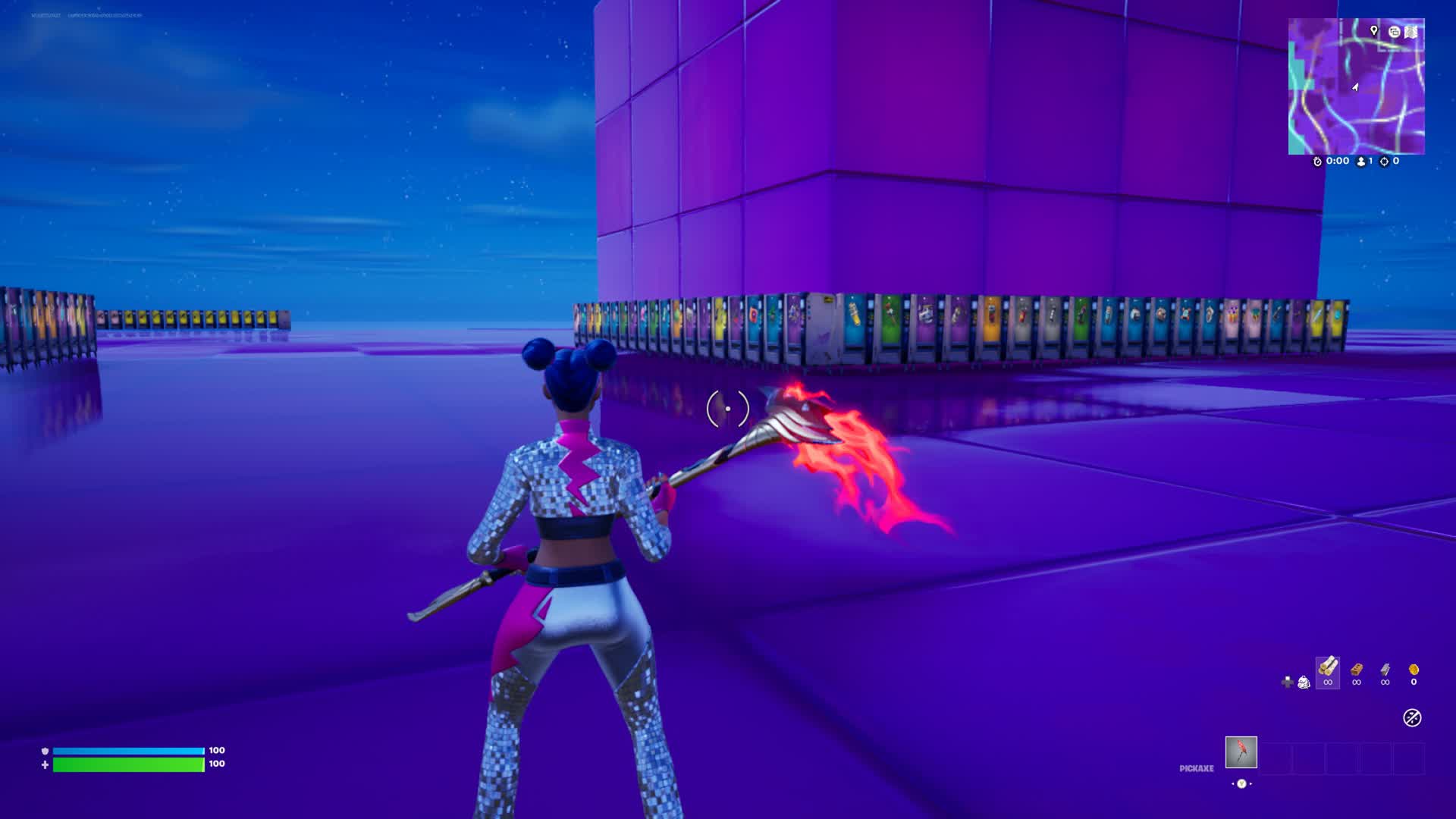The width and height of the screenshot is (1456, 819).
Task: Click the layers icon beside the minimap pin
Action: tap(1395, 32)
